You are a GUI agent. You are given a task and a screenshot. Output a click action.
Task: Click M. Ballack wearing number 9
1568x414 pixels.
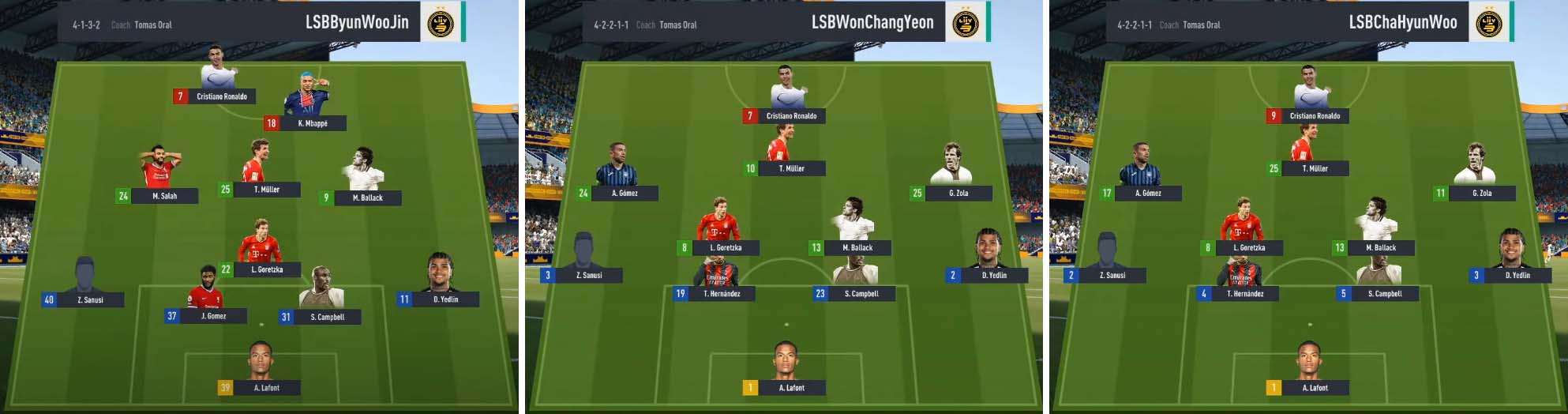click(x=360, y=197)
